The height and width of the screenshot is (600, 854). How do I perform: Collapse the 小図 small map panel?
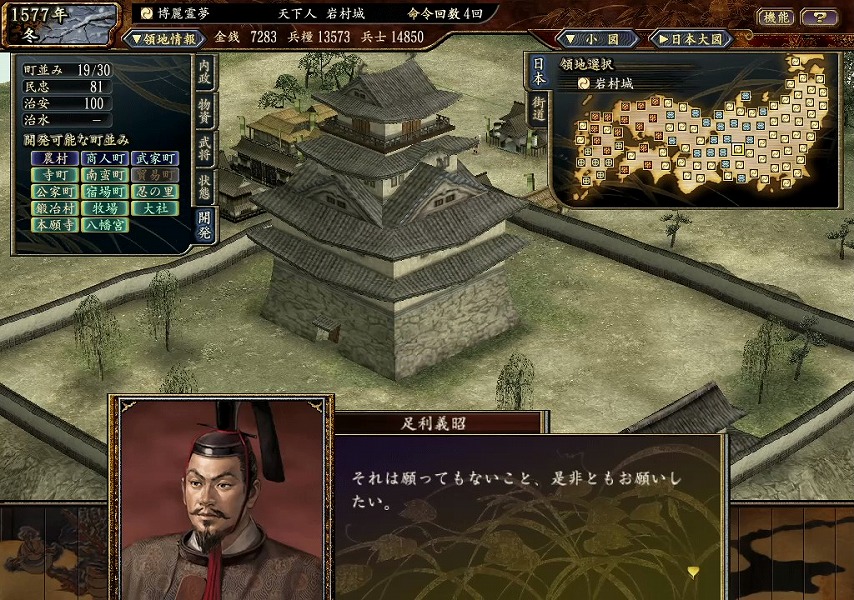tap(597, 38)
